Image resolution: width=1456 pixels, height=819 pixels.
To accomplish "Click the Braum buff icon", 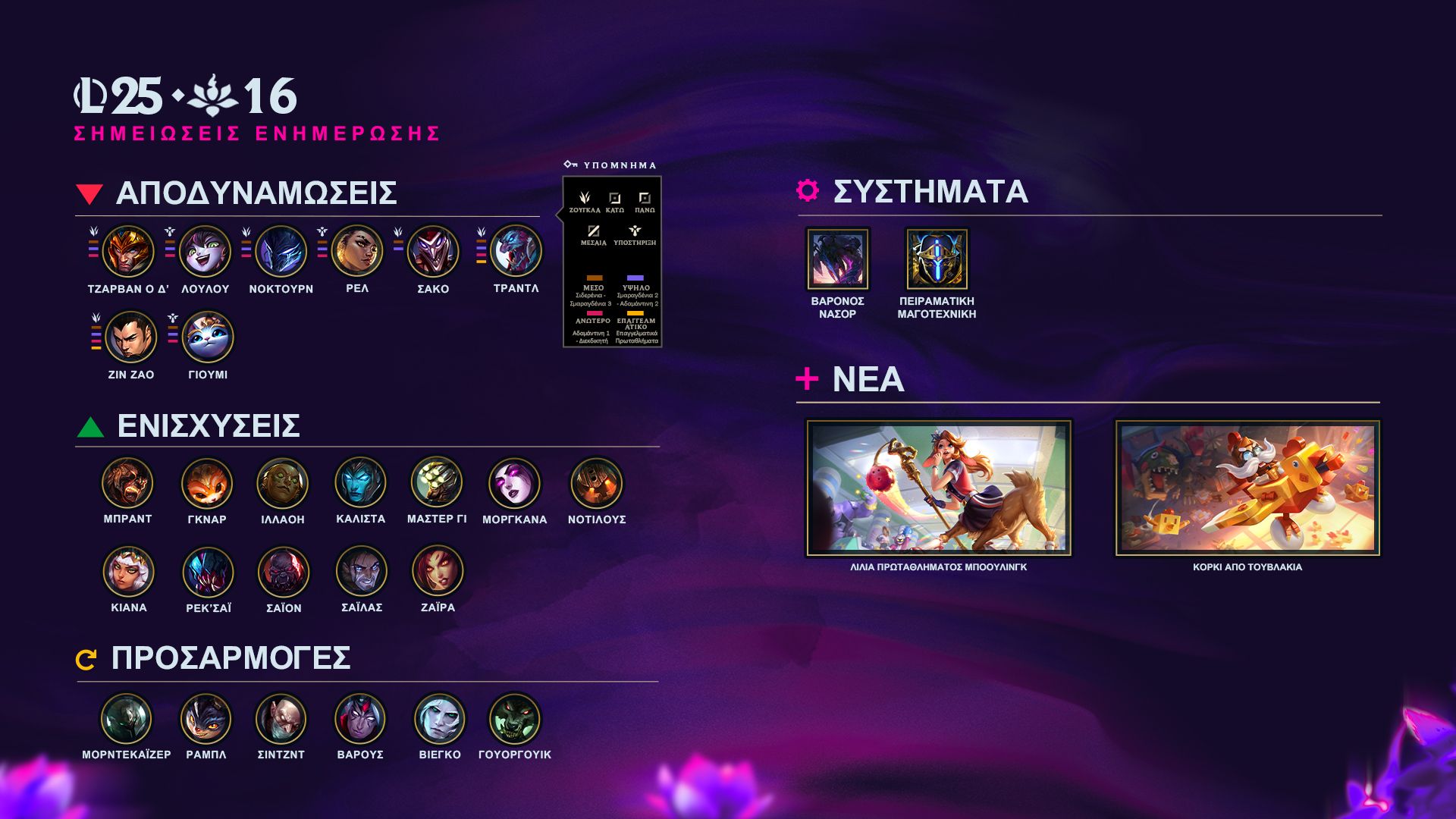I will (x=127, y=483).
